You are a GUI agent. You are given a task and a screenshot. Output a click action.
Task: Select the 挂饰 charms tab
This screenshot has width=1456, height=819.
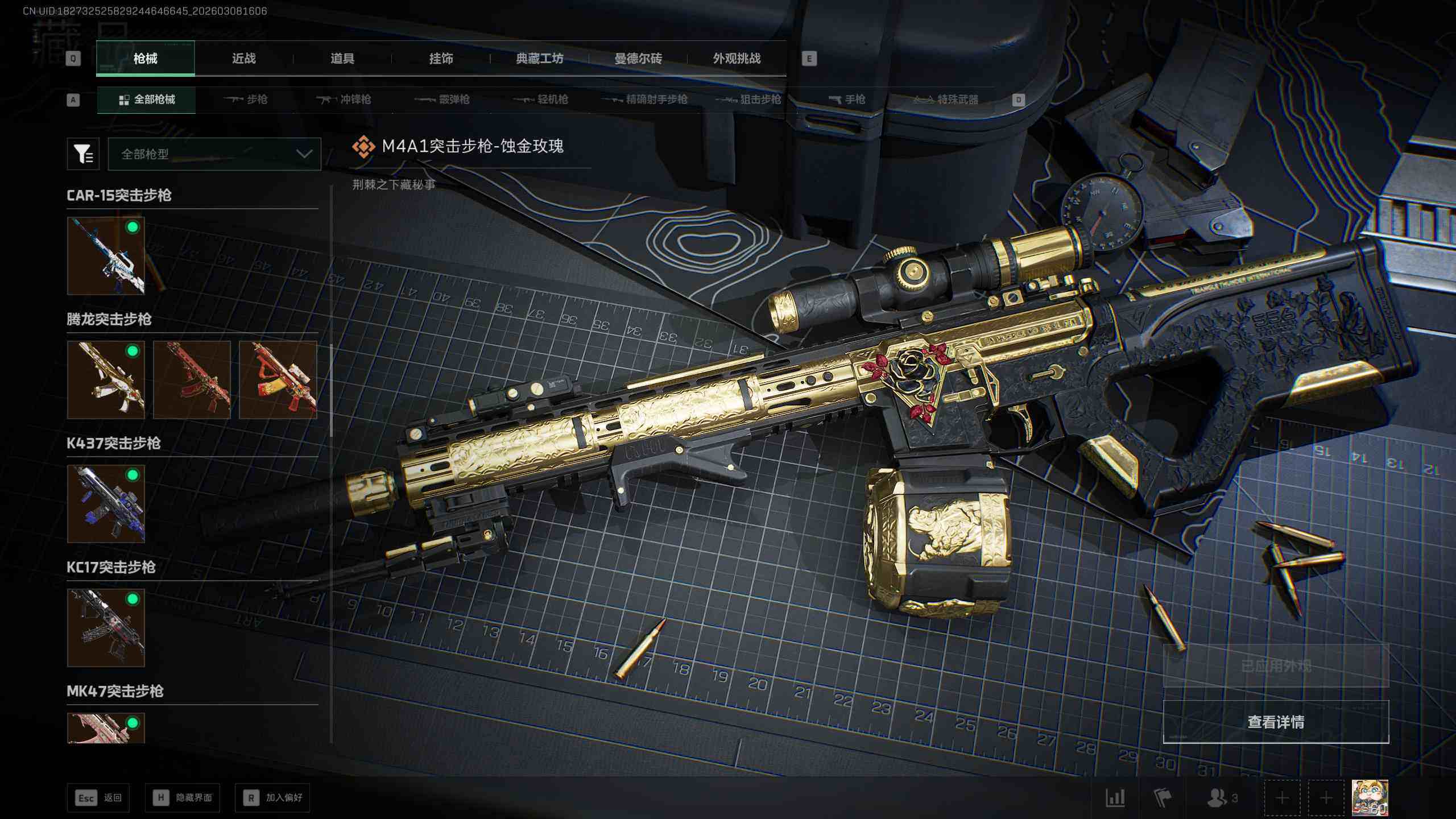(441, 59)
